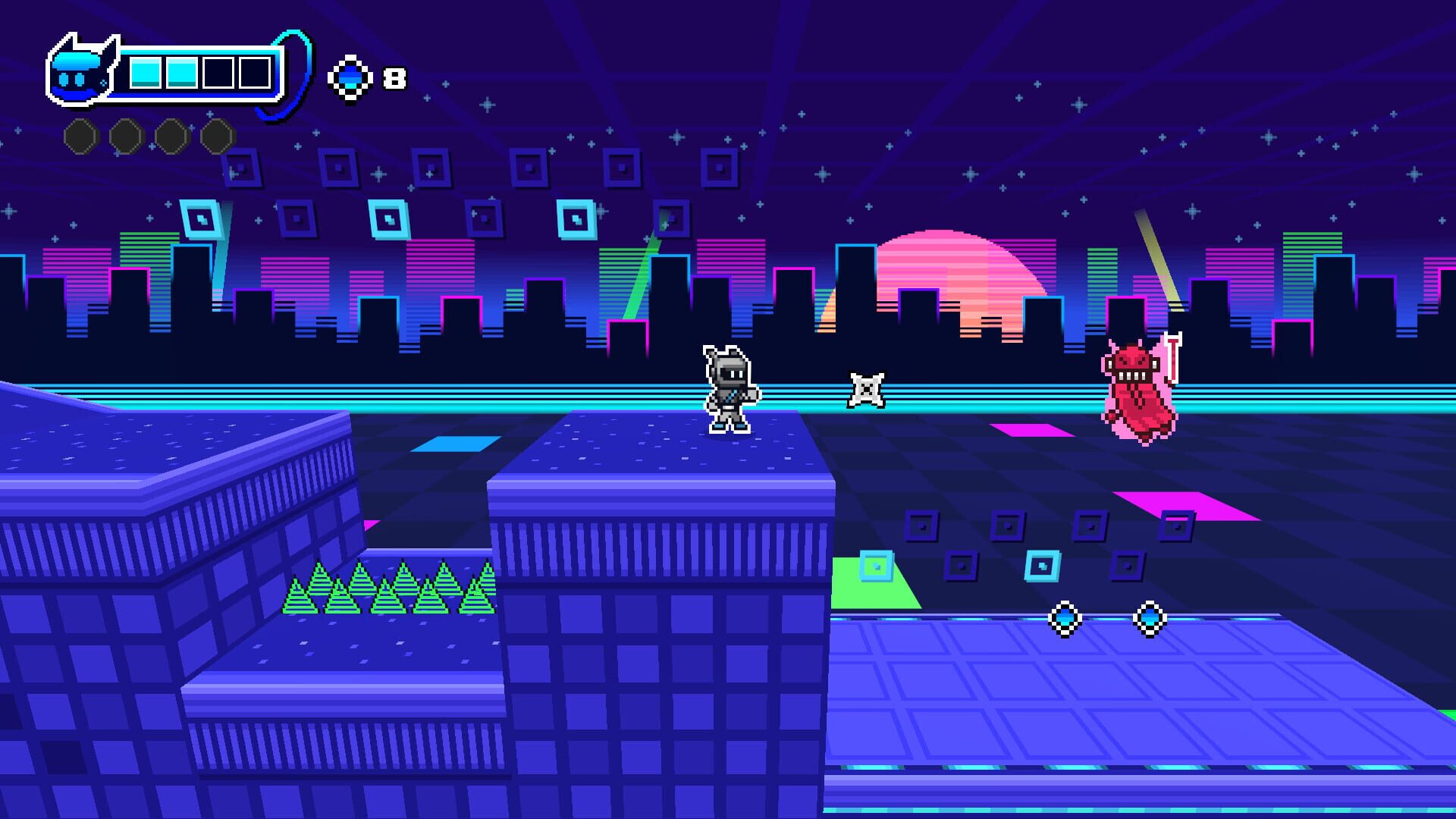Toggle the fourth dark ability slot

pyautogui.click(x=216, y=136)
